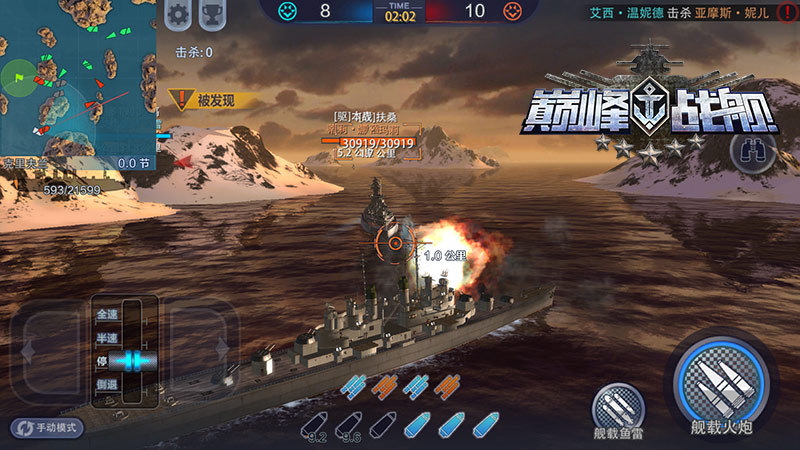Open the gear settings menu
800x450 pixels.
pos(179,14)
